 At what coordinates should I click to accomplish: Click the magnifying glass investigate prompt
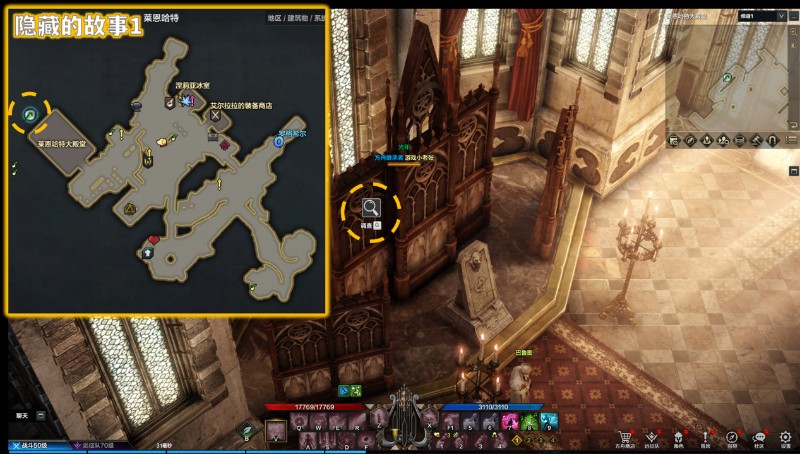click(x=371, y=208)
